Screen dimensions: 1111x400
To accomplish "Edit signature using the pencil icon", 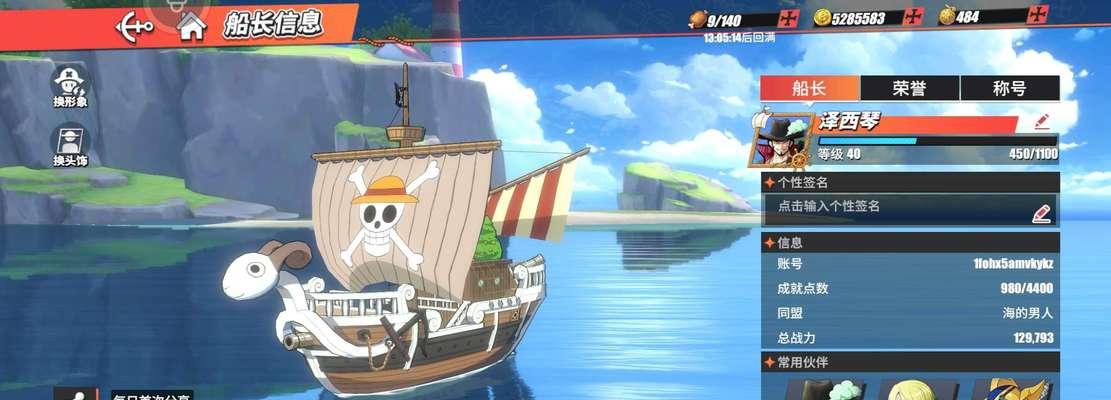I will click(x=1041, y=213).
